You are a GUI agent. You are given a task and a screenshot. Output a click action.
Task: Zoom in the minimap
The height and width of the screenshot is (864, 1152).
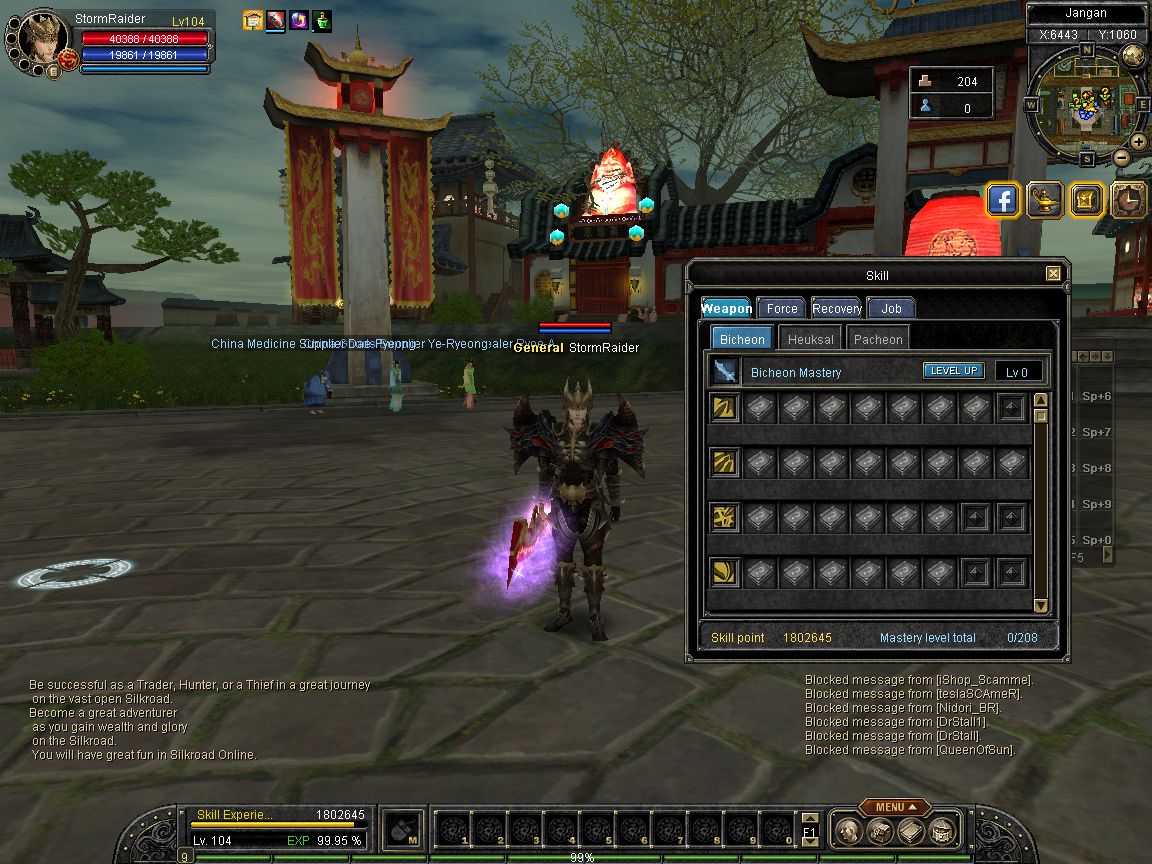pos(1141,142)
